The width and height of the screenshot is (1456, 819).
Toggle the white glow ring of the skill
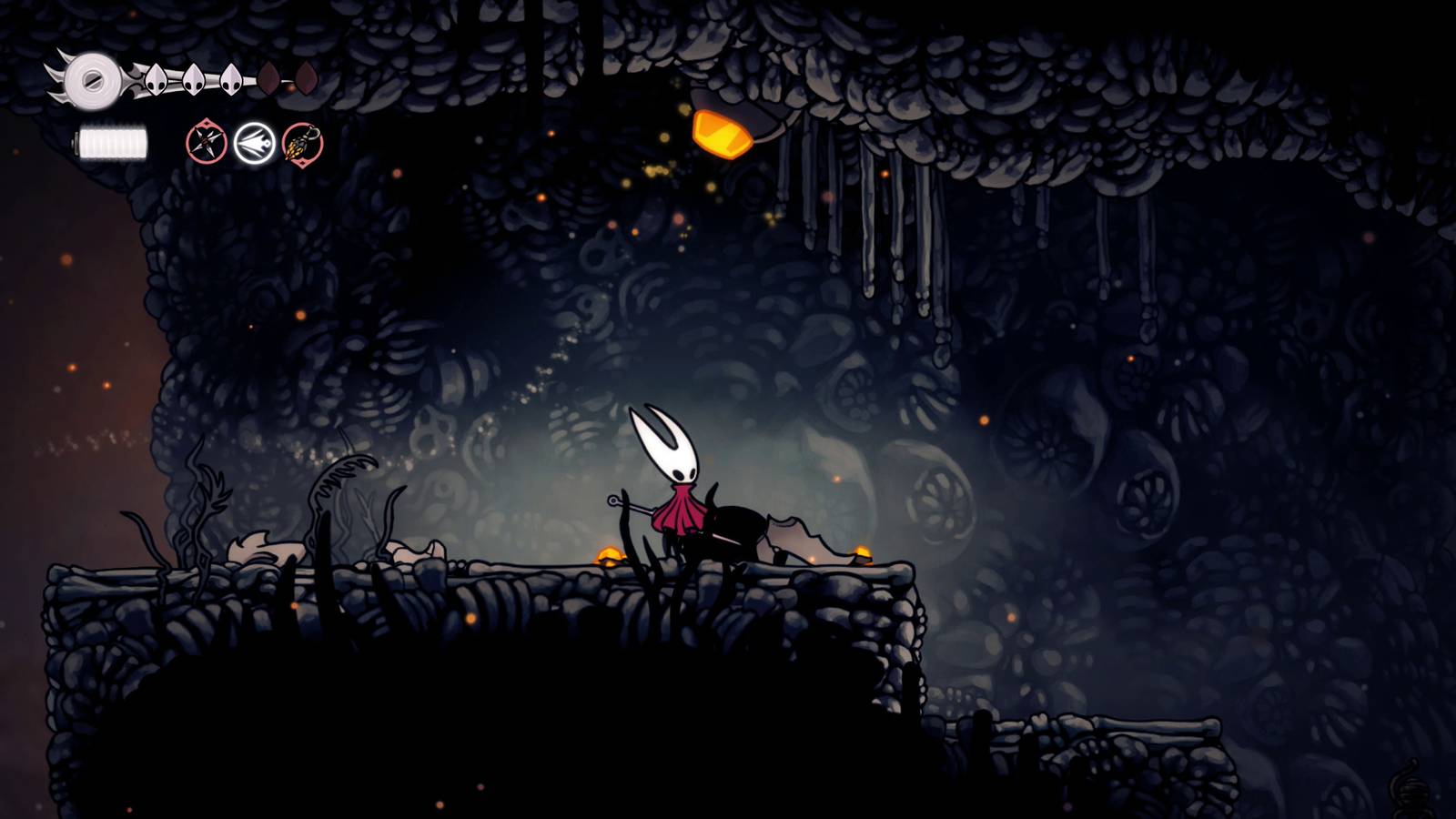[x=254, y=125]
